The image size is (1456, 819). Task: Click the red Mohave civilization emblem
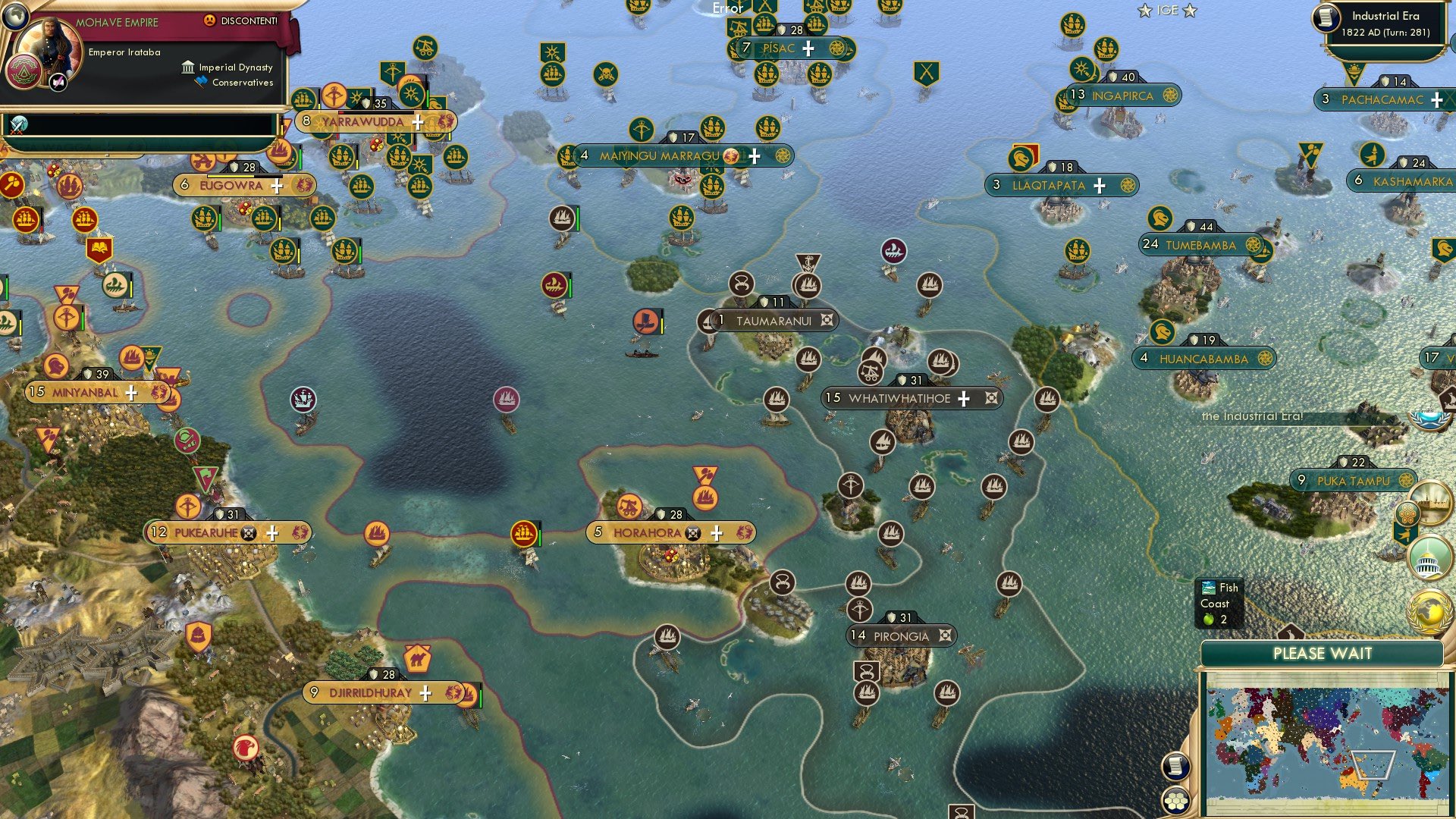tap(23, 74)
